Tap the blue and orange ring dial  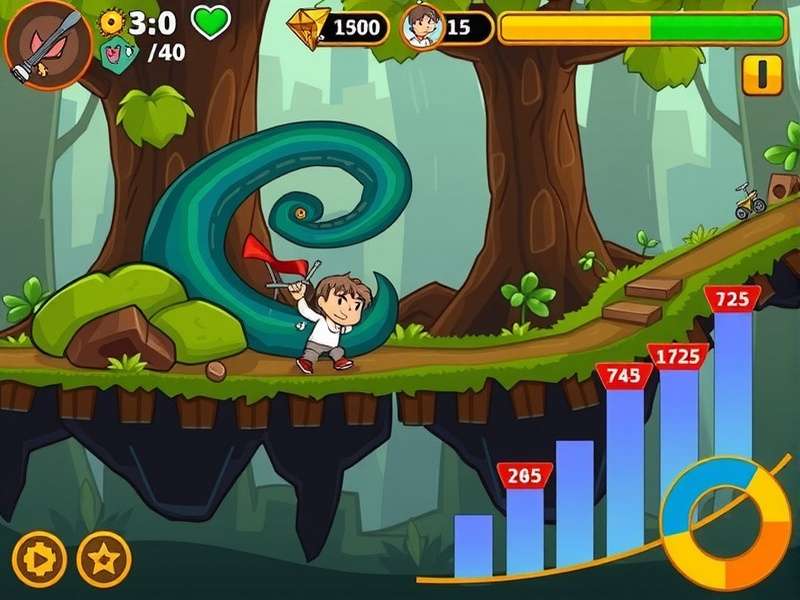[x=727, y=523]
